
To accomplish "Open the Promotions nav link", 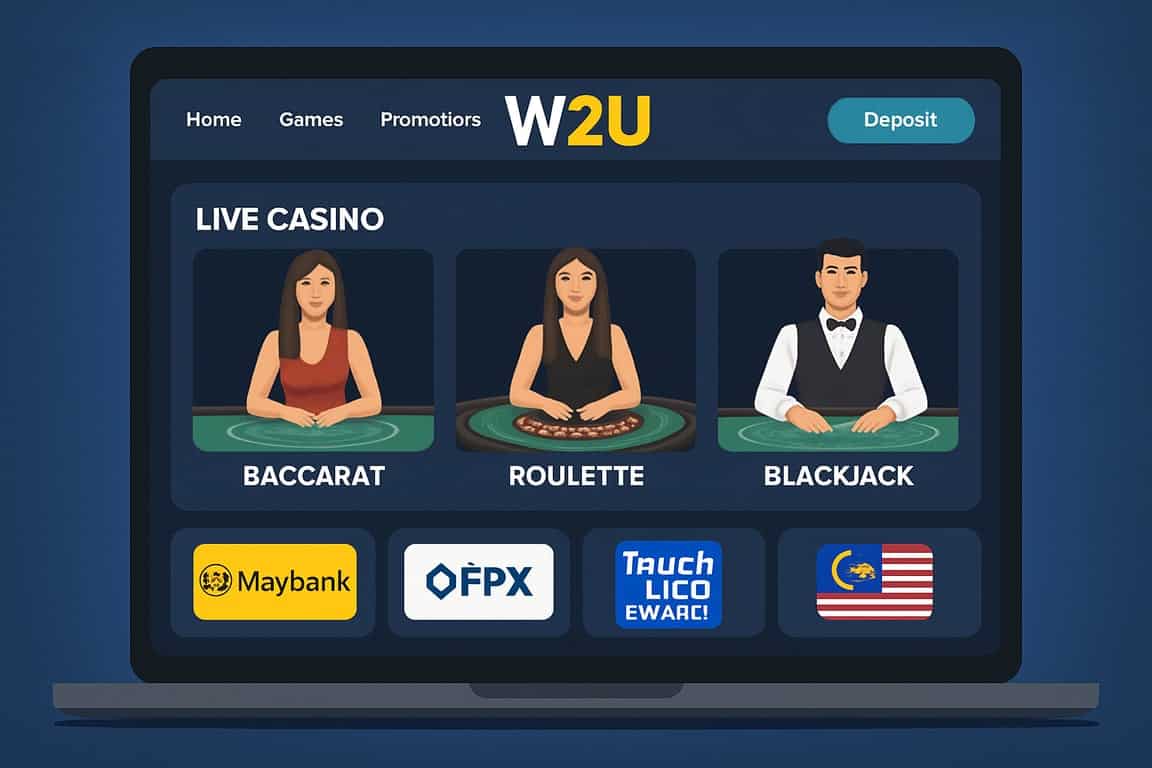I will coord(430,120).
